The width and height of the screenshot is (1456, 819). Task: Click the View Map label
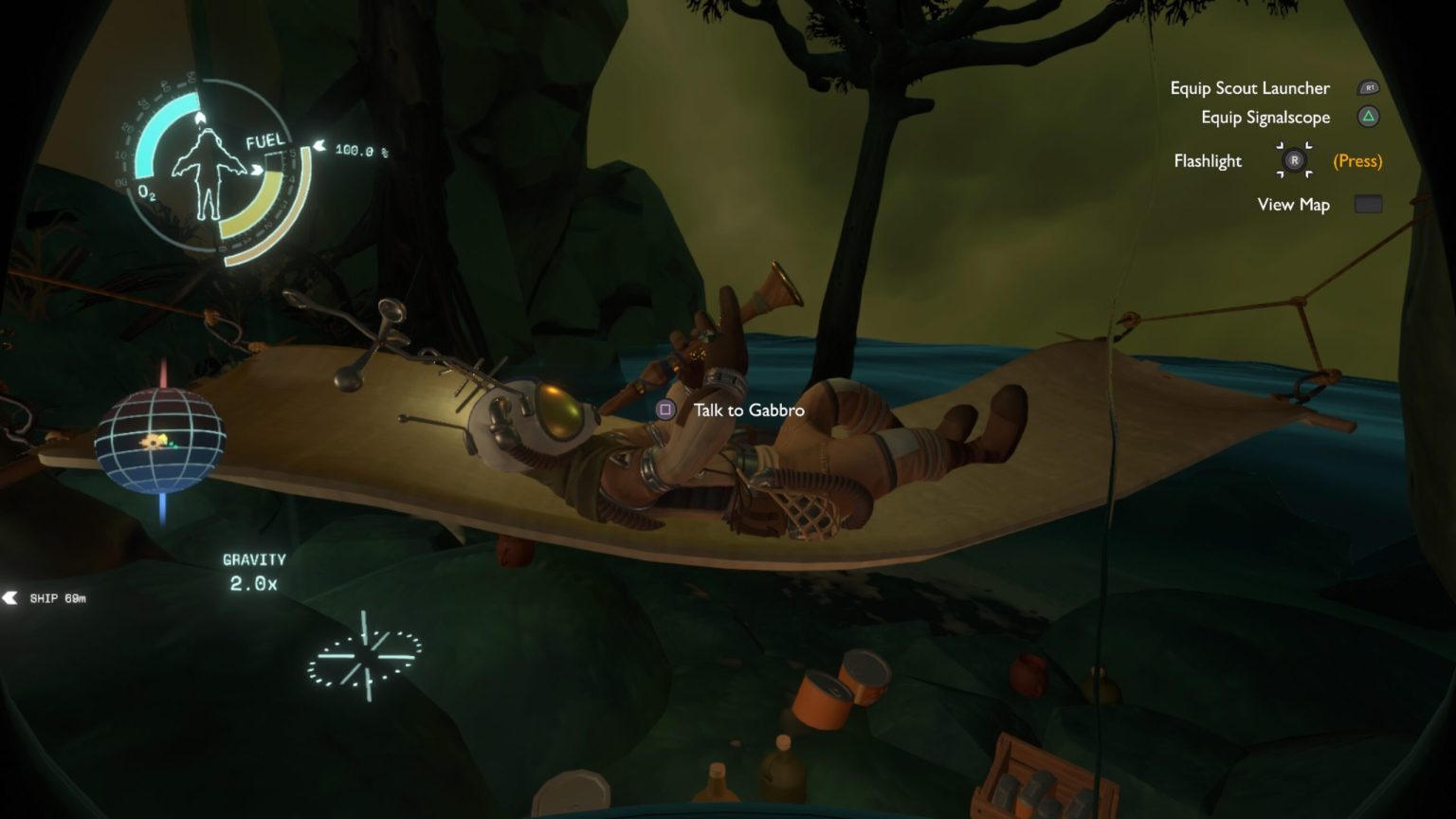[x=1293, y=204]
